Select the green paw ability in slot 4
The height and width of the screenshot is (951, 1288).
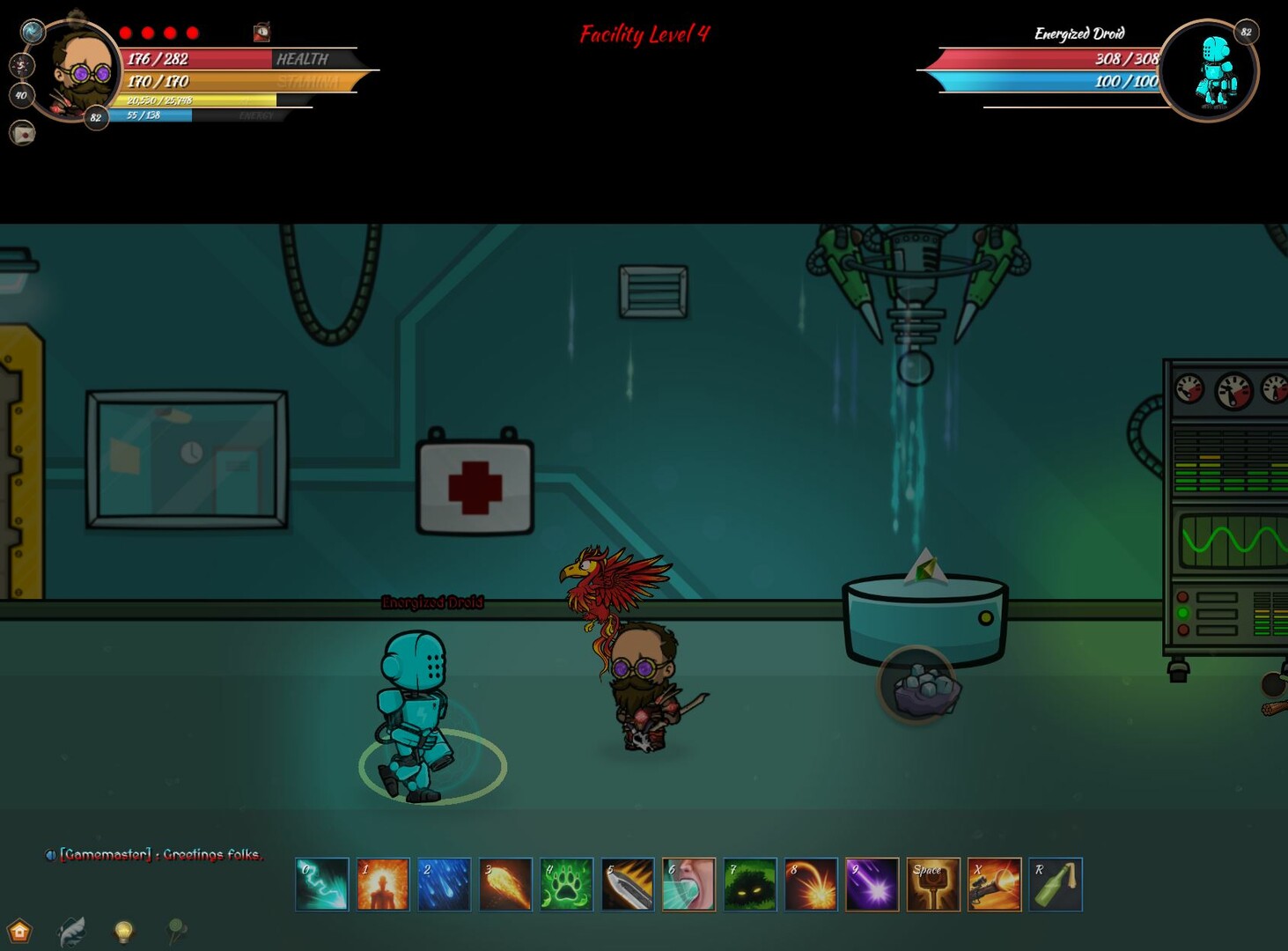pyautogui.click(x=565, y=885)
